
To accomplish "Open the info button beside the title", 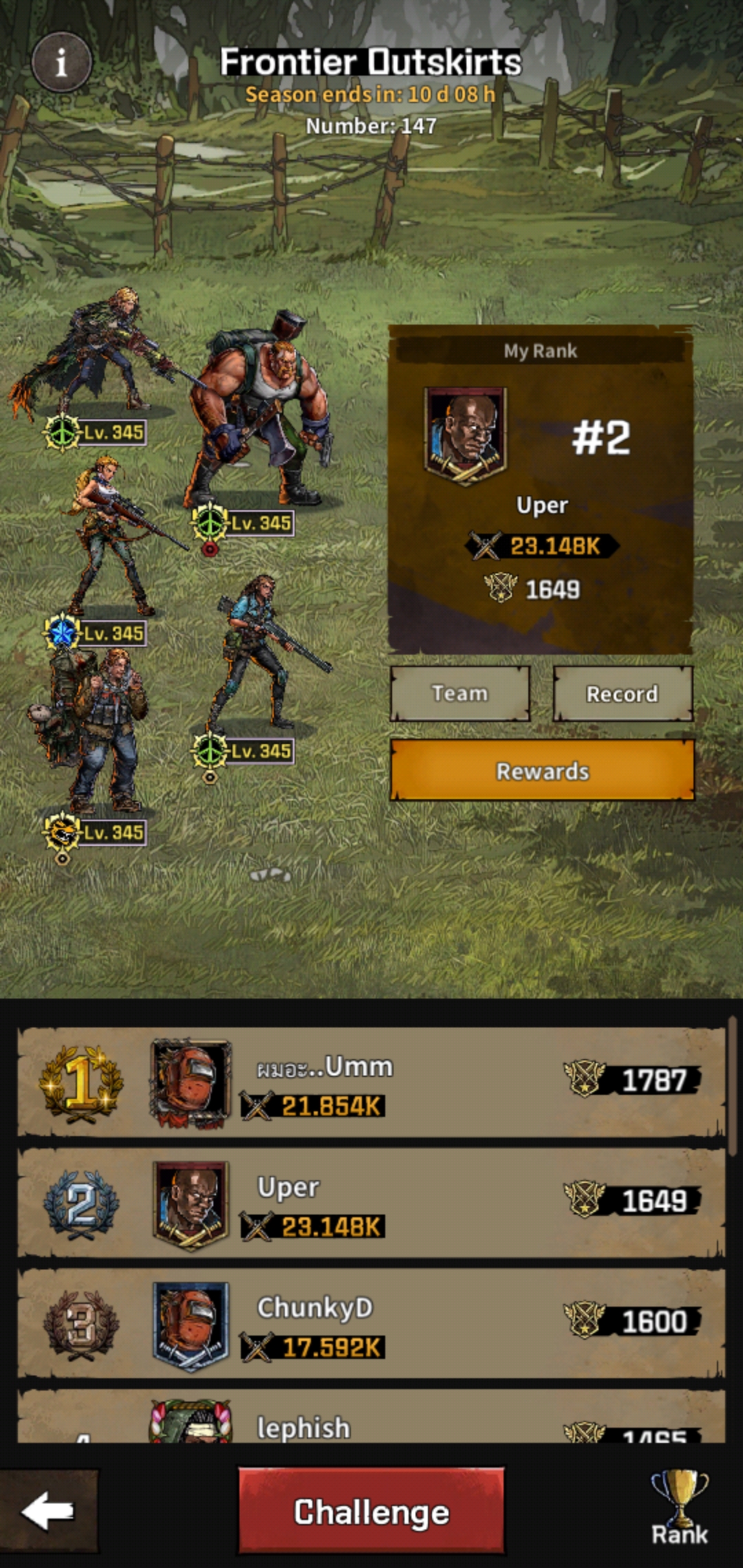I will [61, 63].
